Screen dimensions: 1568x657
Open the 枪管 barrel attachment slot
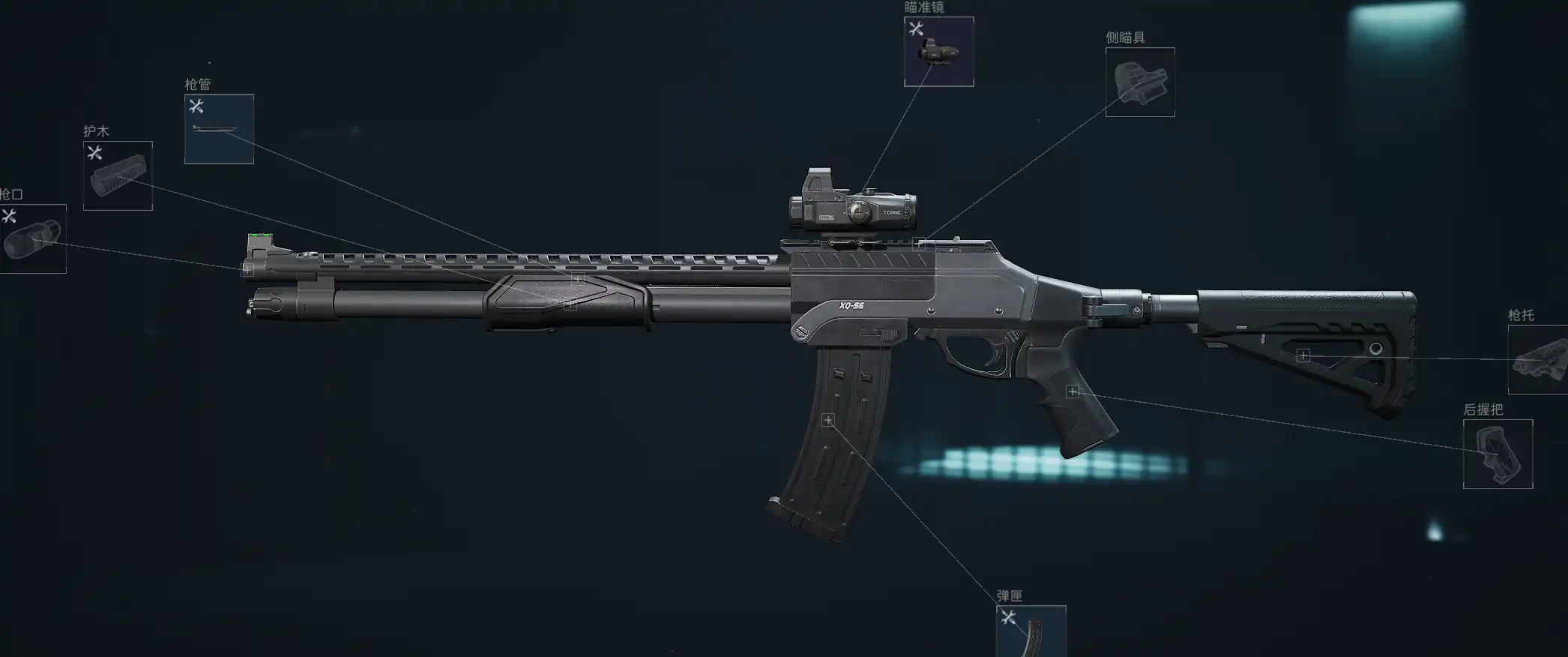[x=219, y=129]
